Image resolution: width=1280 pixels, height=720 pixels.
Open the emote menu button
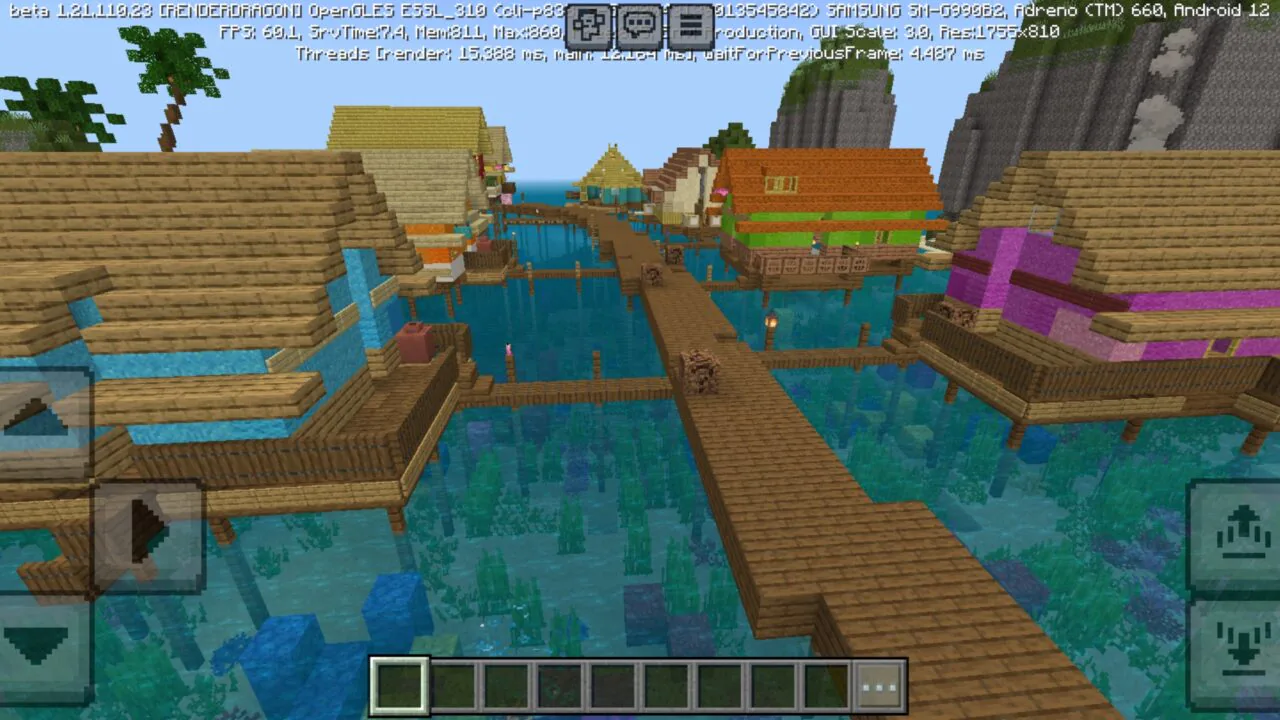(590, 27)
